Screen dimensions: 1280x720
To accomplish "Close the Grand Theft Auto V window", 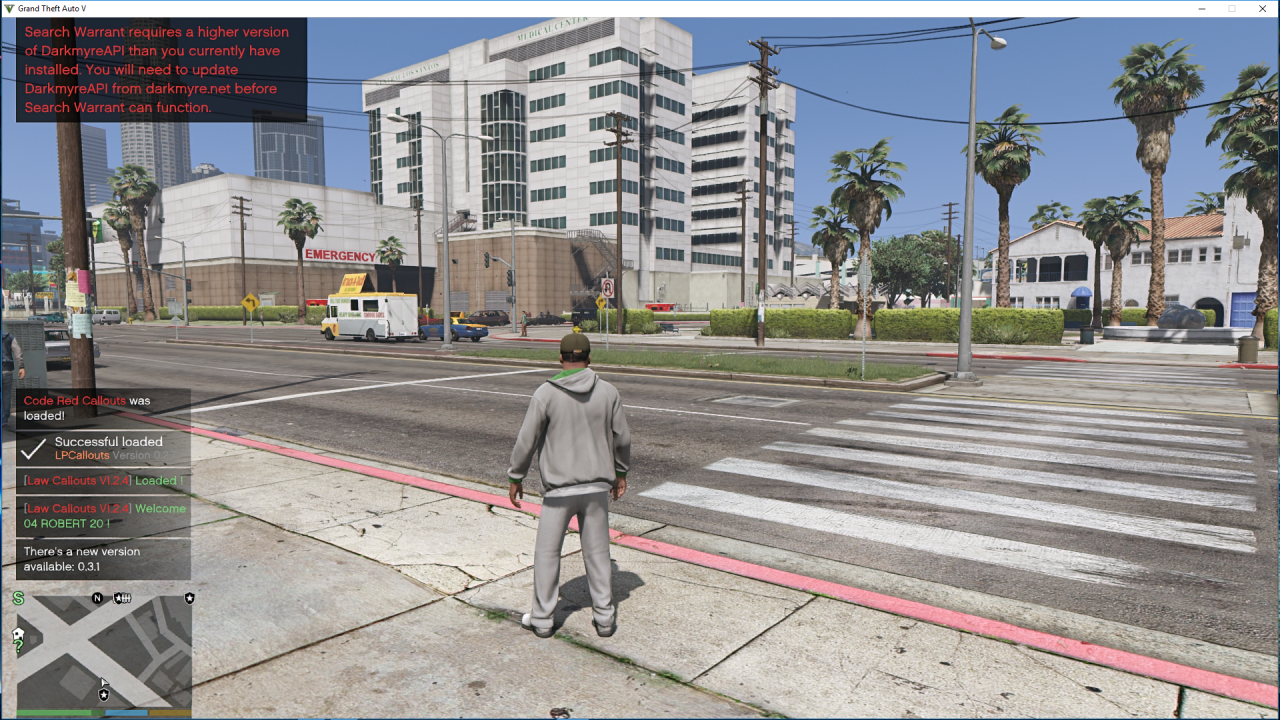I will pyautogui.click(x=1263, y=9).
